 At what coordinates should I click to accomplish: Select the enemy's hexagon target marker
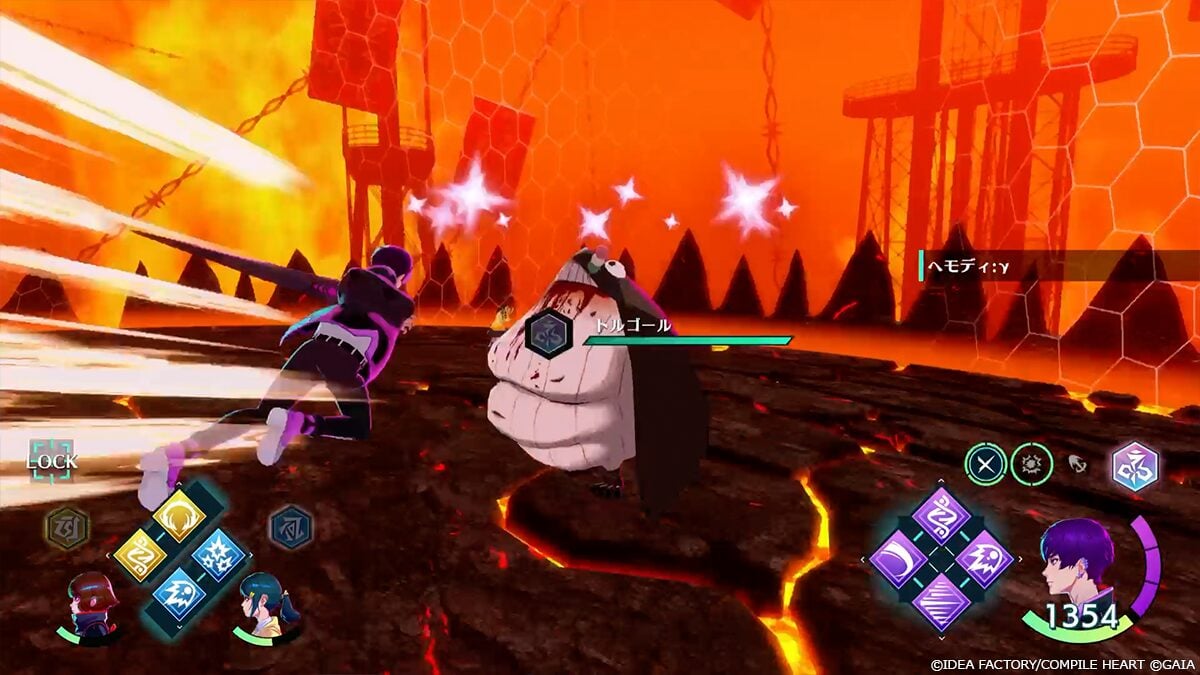[x=548, y=334]
